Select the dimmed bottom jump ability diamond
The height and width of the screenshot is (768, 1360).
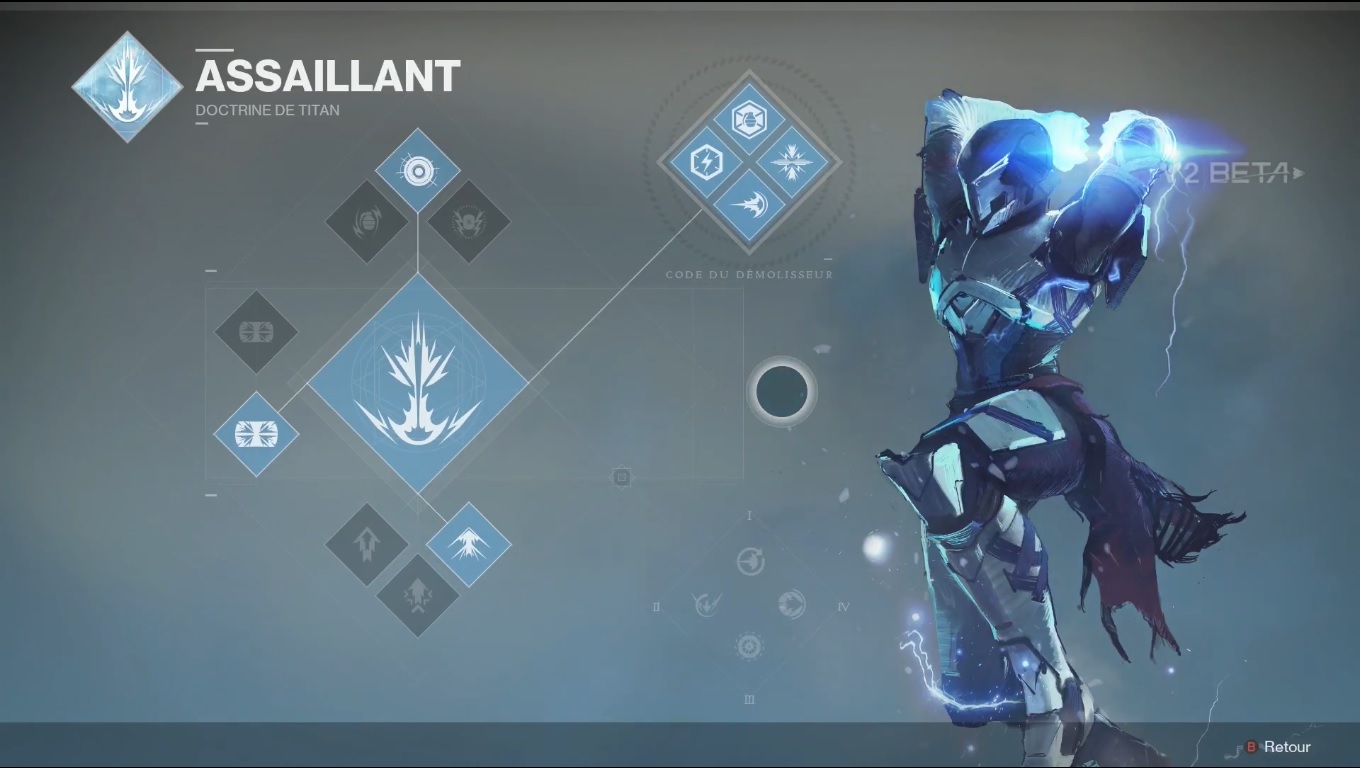coord(417,596)
